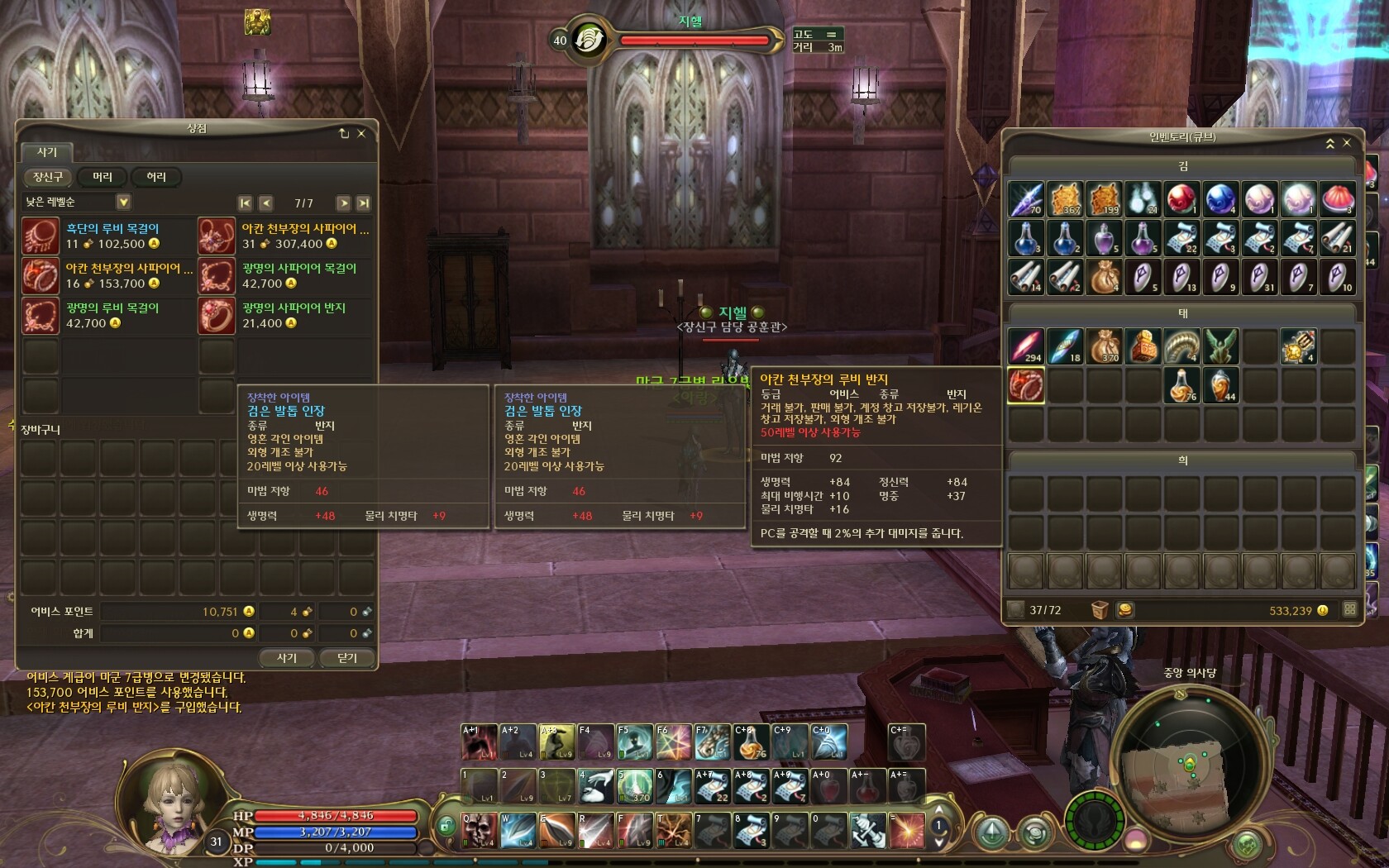Open the 사기 buy tab
Image resolution: width=1389 pixels, height=868 pixels.
(47, 152)
